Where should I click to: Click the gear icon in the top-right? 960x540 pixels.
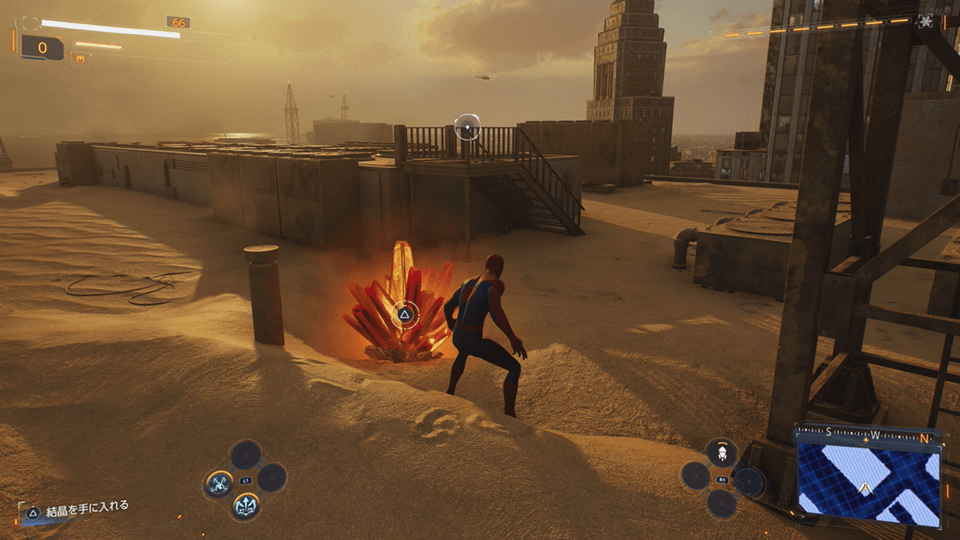tap(926, 21)
